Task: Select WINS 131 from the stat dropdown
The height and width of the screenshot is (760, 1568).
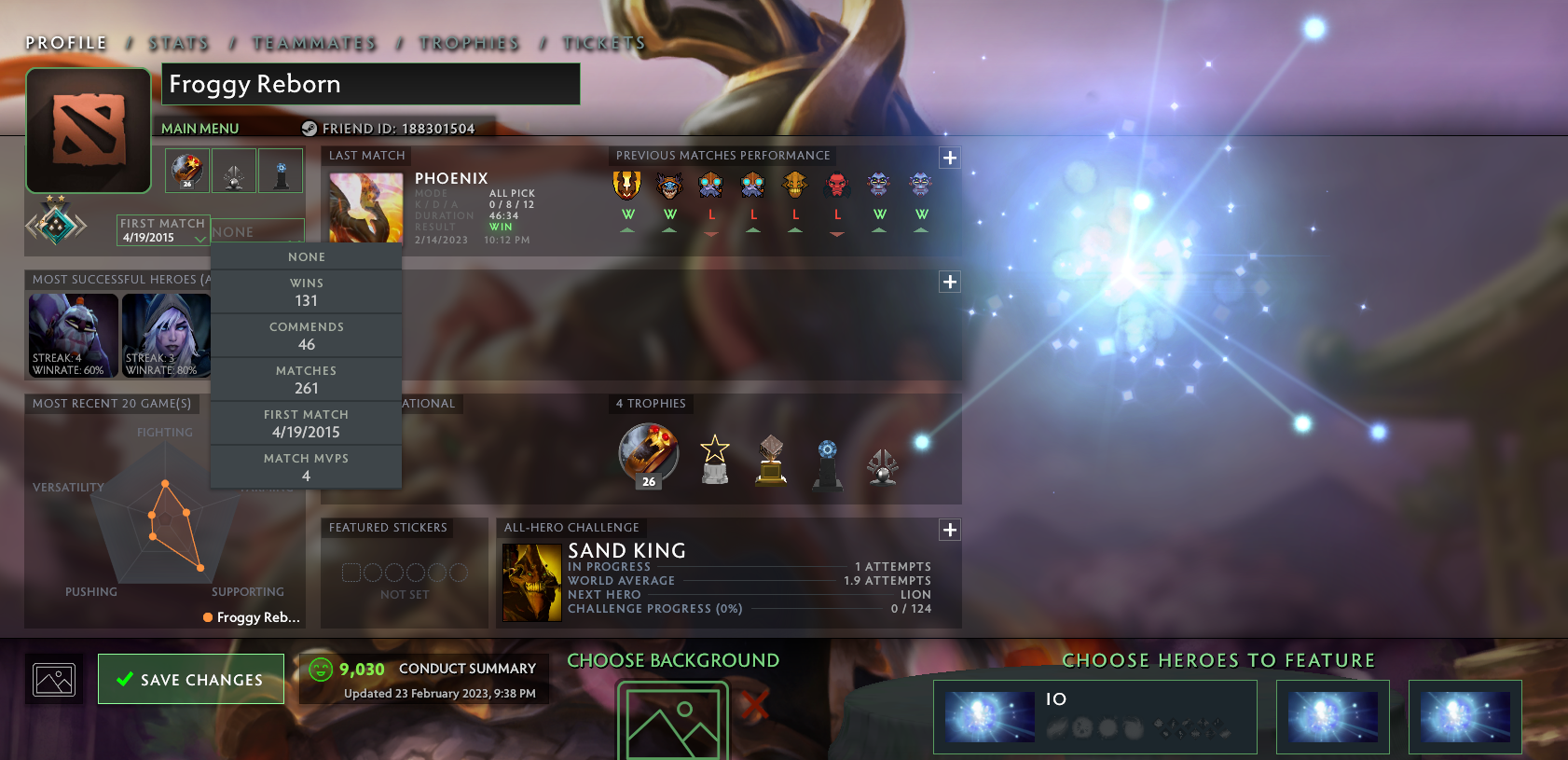Action: (x=306, y=291)
